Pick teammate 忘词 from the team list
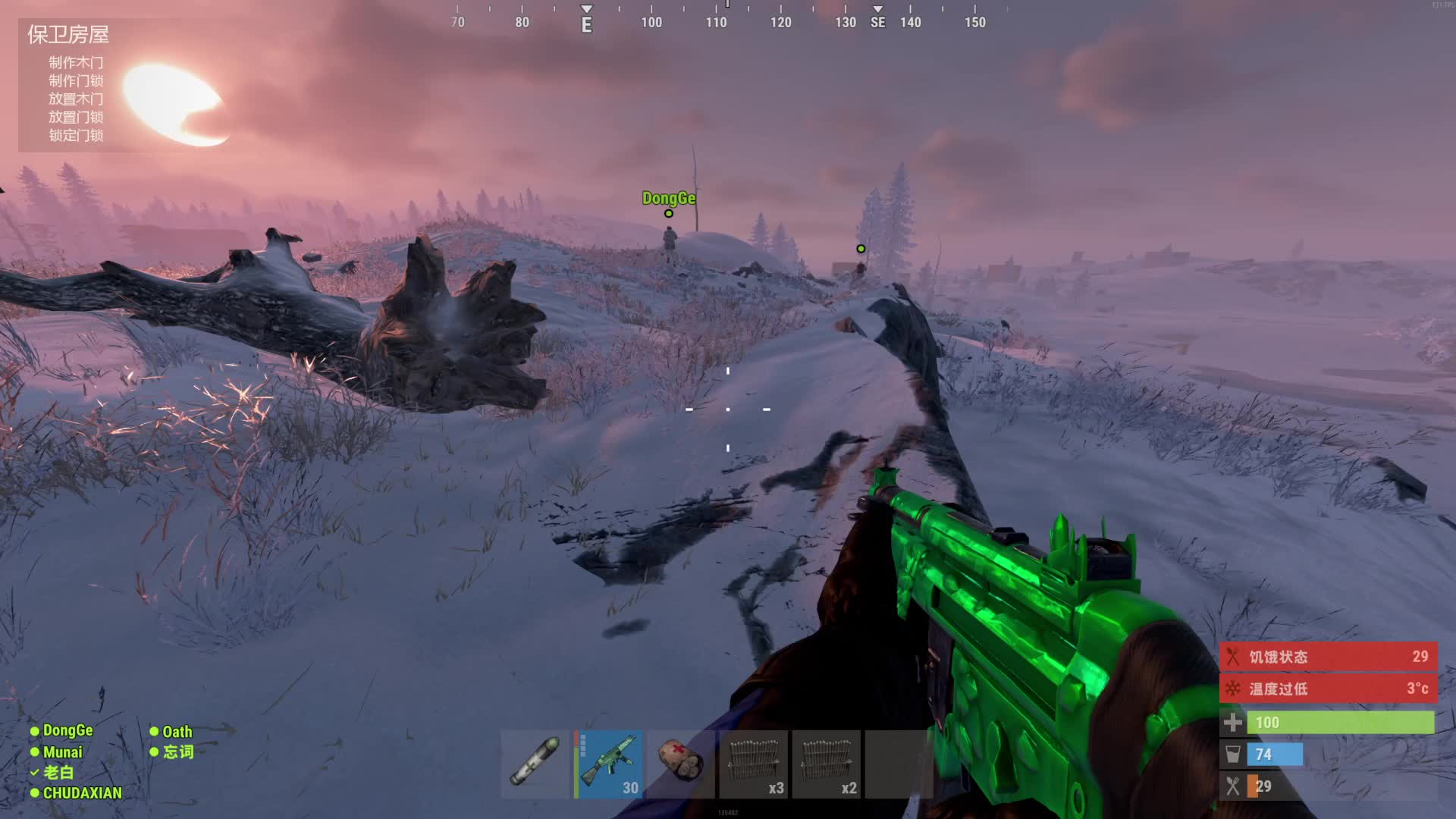 178,752
